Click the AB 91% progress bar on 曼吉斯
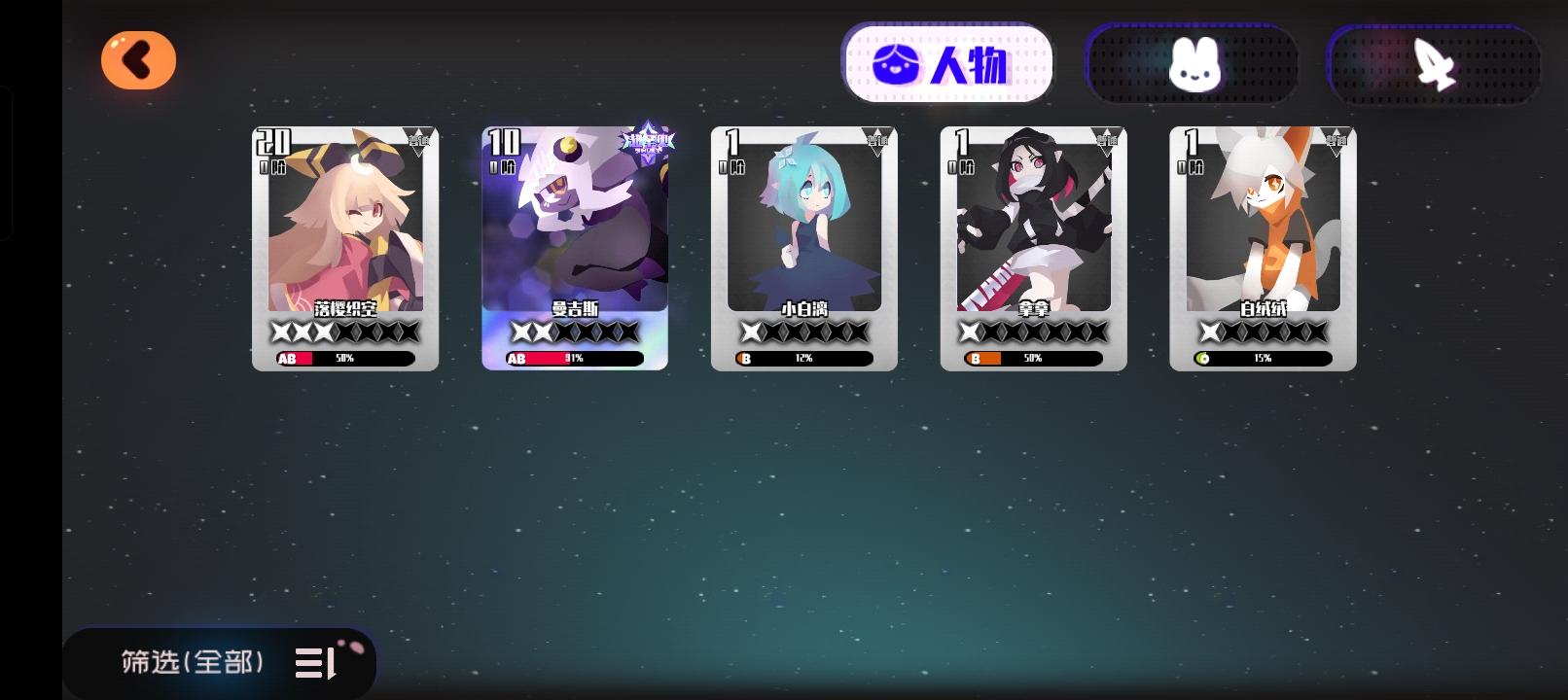Viewport: 1568px width, 700px height. [574, 359]
